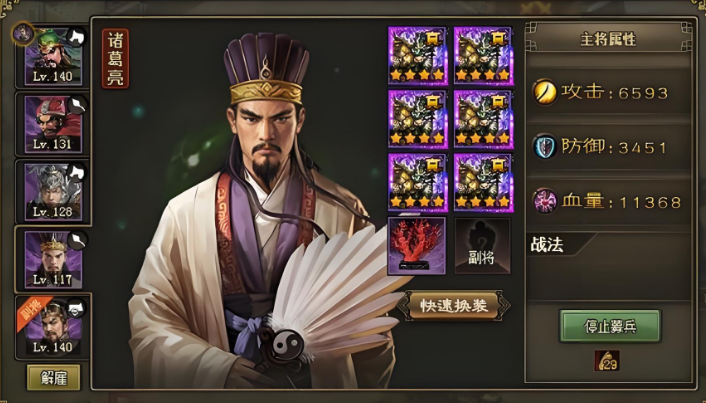Activate the 快速换装 quick equip button

pos(453,306)
